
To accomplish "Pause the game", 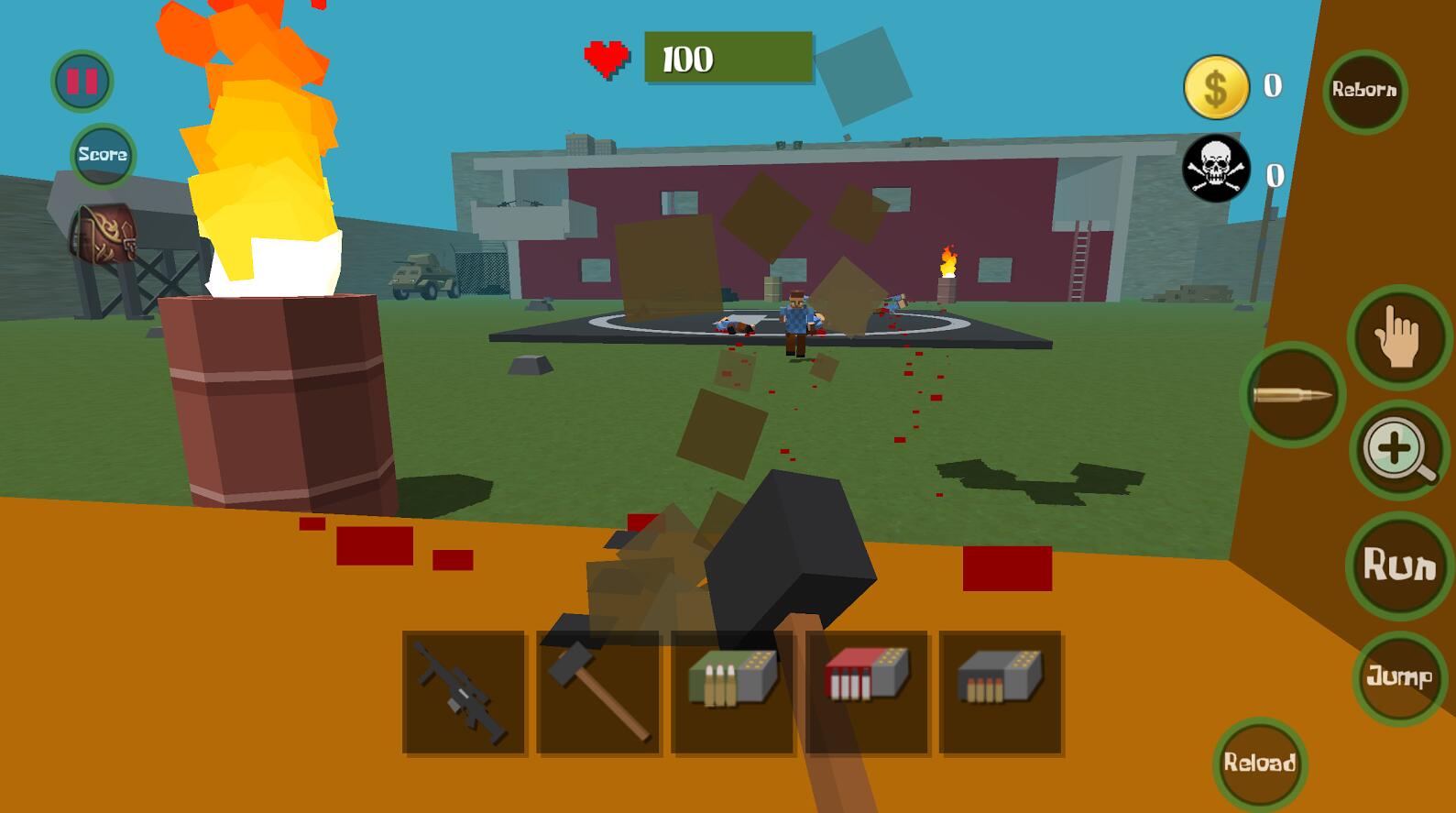I will coord(82,82).
